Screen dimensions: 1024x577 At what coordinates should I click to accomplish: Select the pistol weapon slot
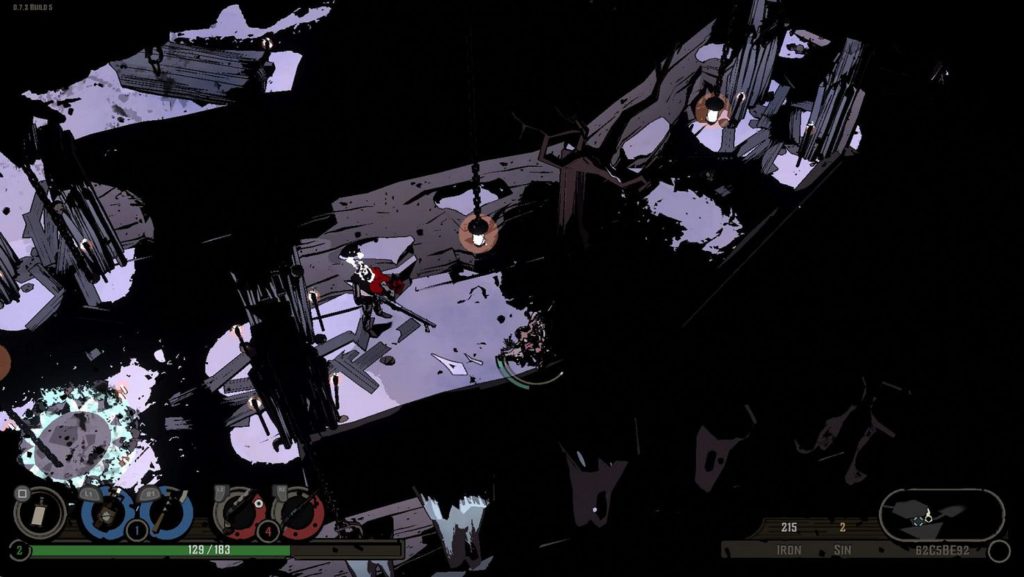coord(240,514)
